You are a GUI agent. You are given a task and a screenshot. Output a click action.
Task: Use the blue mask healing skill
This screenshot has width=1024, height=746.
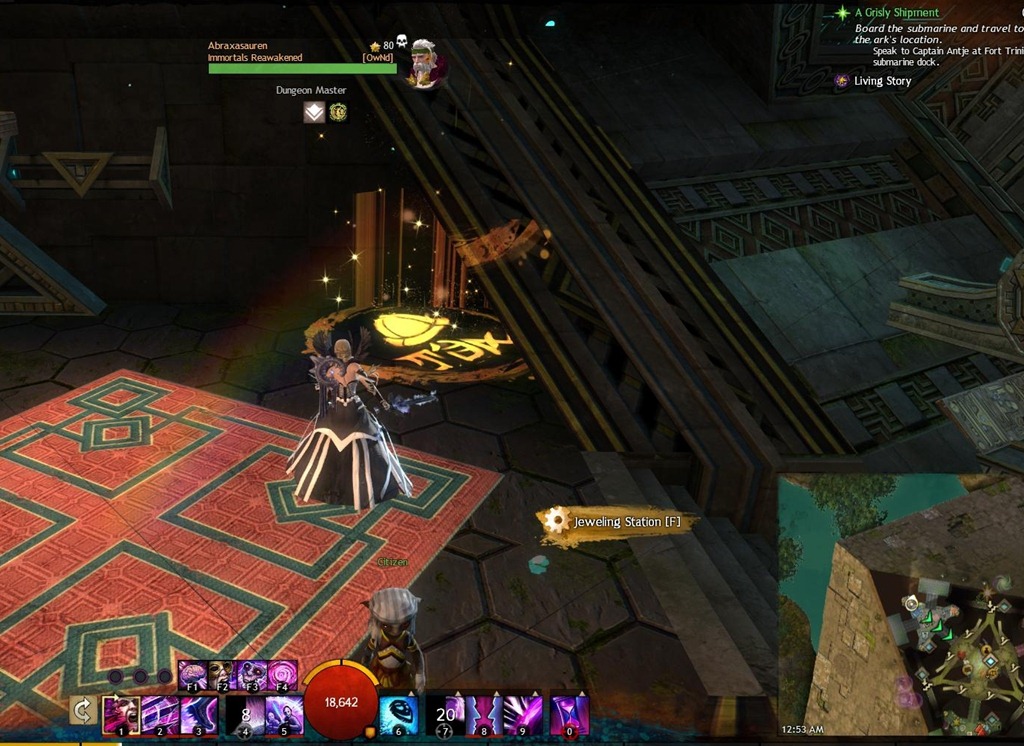coord(399,716)
